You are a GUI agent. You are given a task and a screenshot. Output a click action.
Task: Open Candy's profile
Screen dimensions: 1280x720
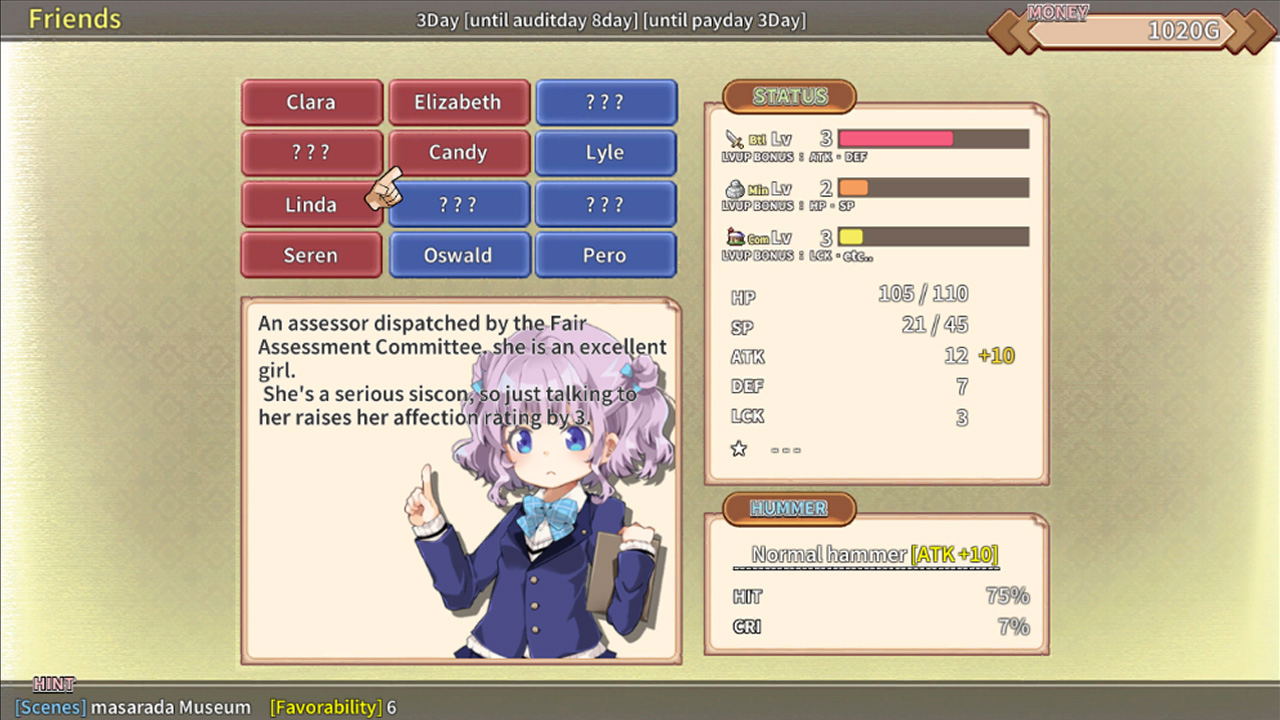[459, 152]
